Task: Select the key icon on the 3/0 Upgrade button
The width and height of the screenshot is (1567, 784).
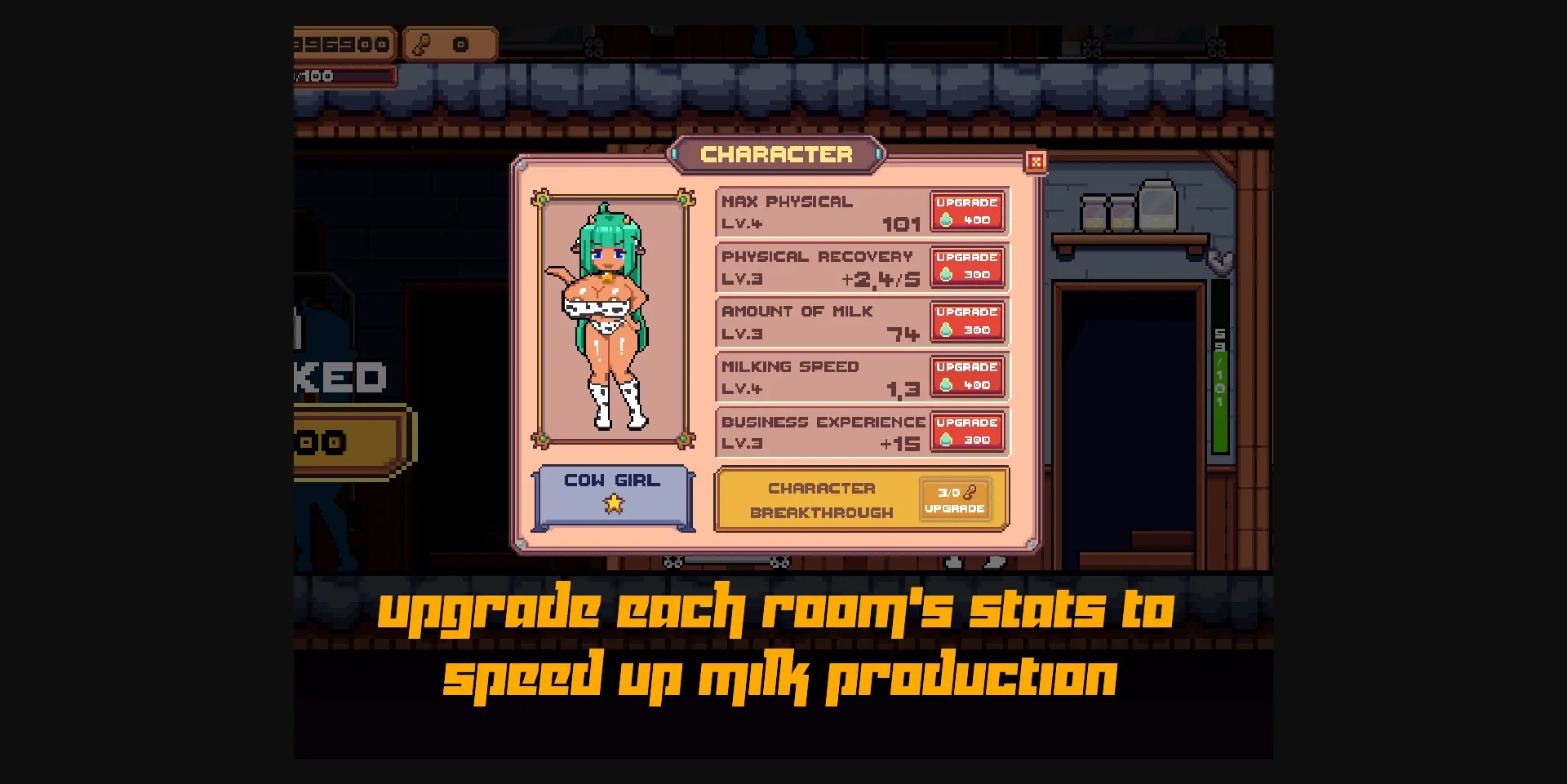Action: 971,494
